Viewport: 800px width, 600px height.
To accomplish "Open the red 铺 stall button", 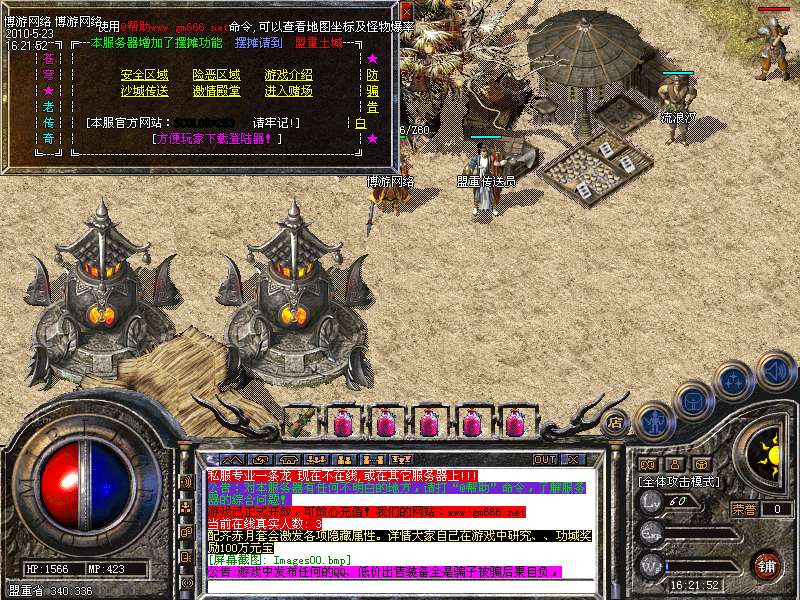I will tap(768, 565).
